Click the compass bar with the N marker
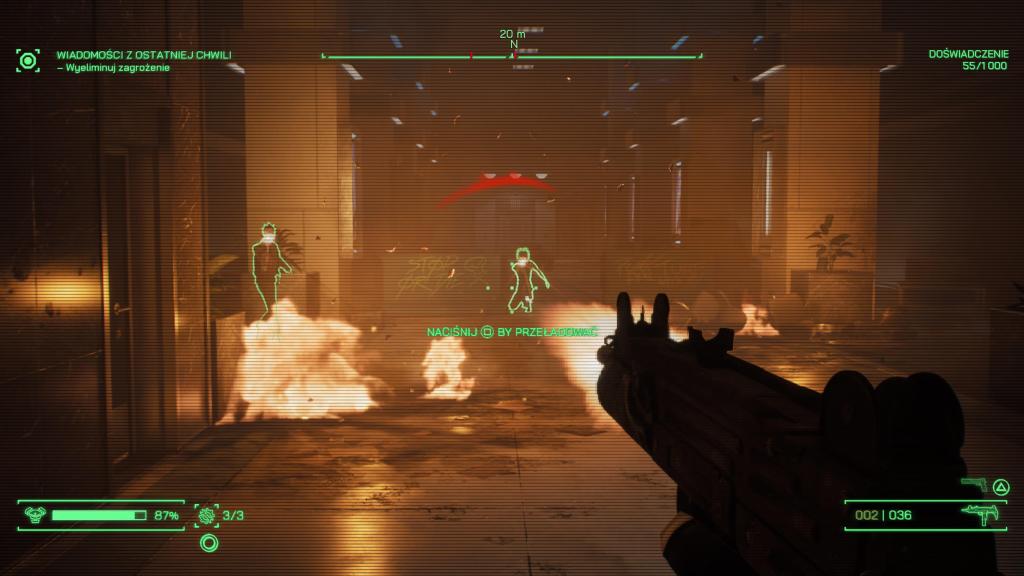The height and width of the screenshot is (576, 1024). pos(512,56)
